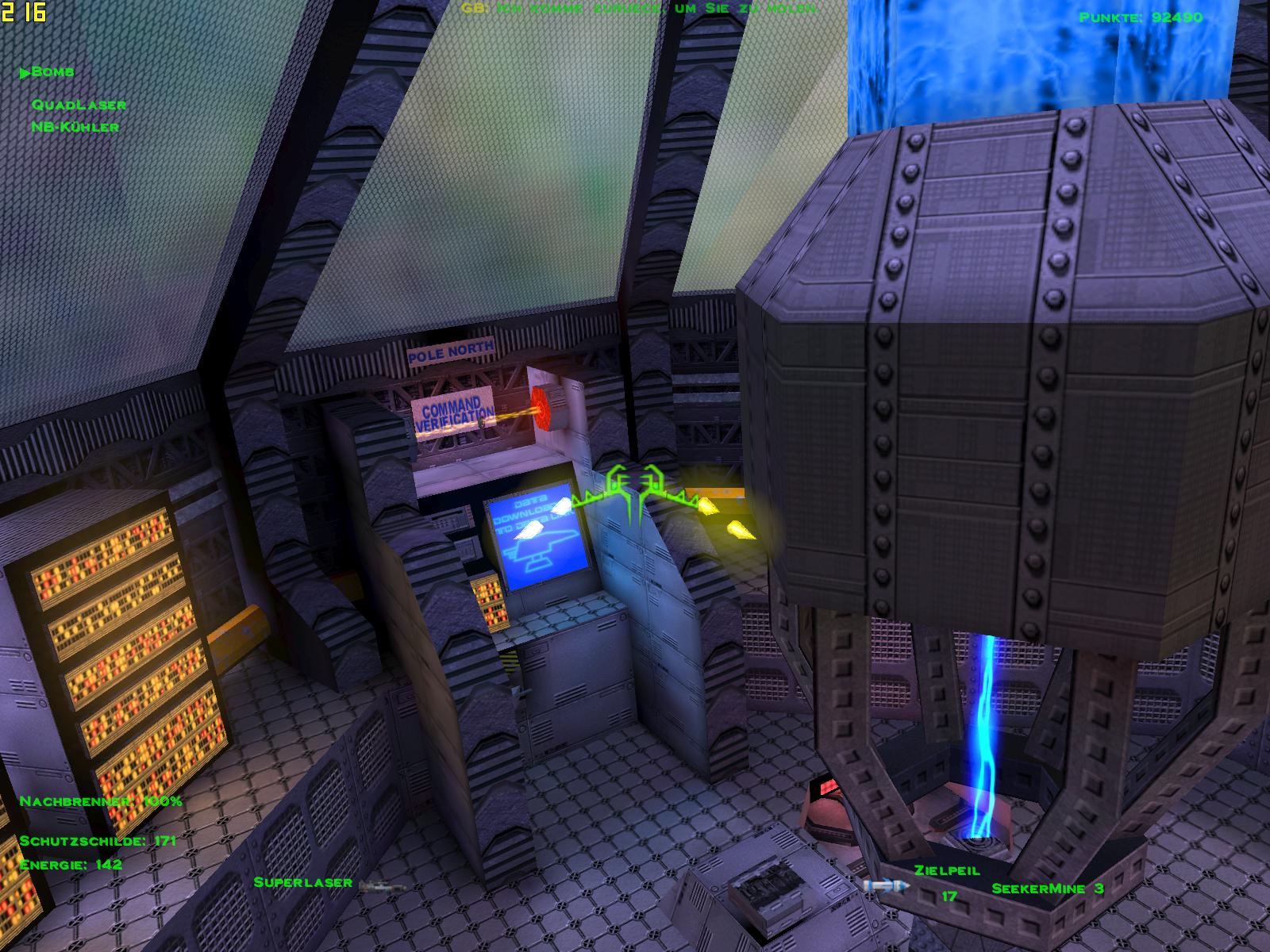Activate the SeekerMine countermeasure label

click(x=1047, y=889)
